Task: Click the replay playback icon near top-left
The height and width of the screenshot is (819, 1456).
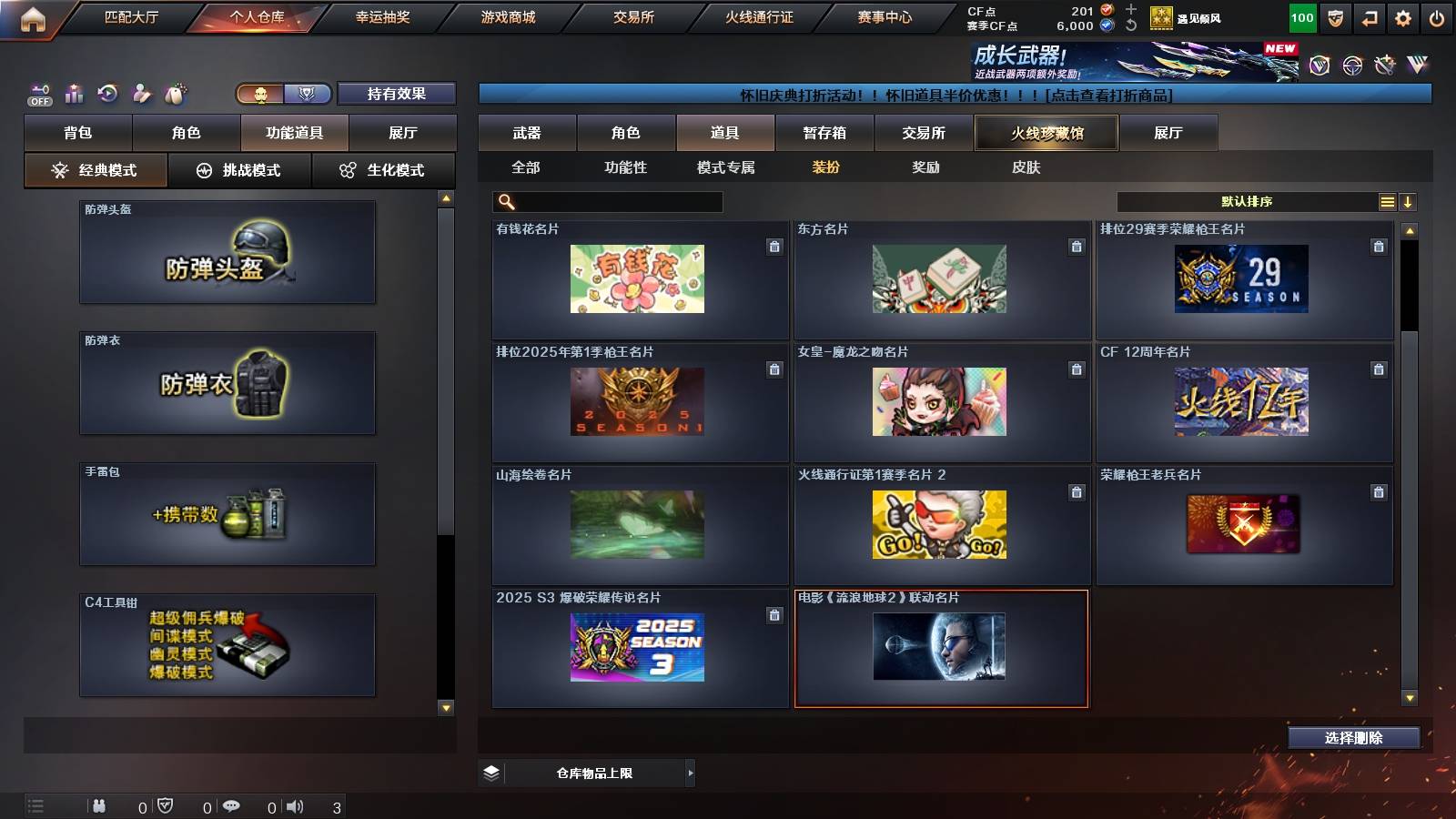Action: point(107,93)
